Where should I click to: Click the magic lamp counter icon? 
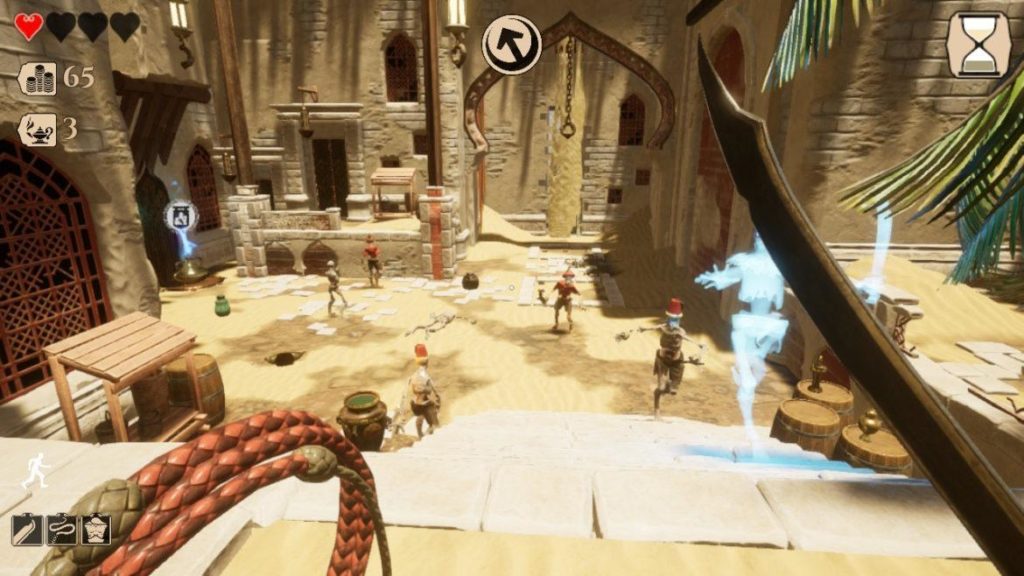pos(37,130)
